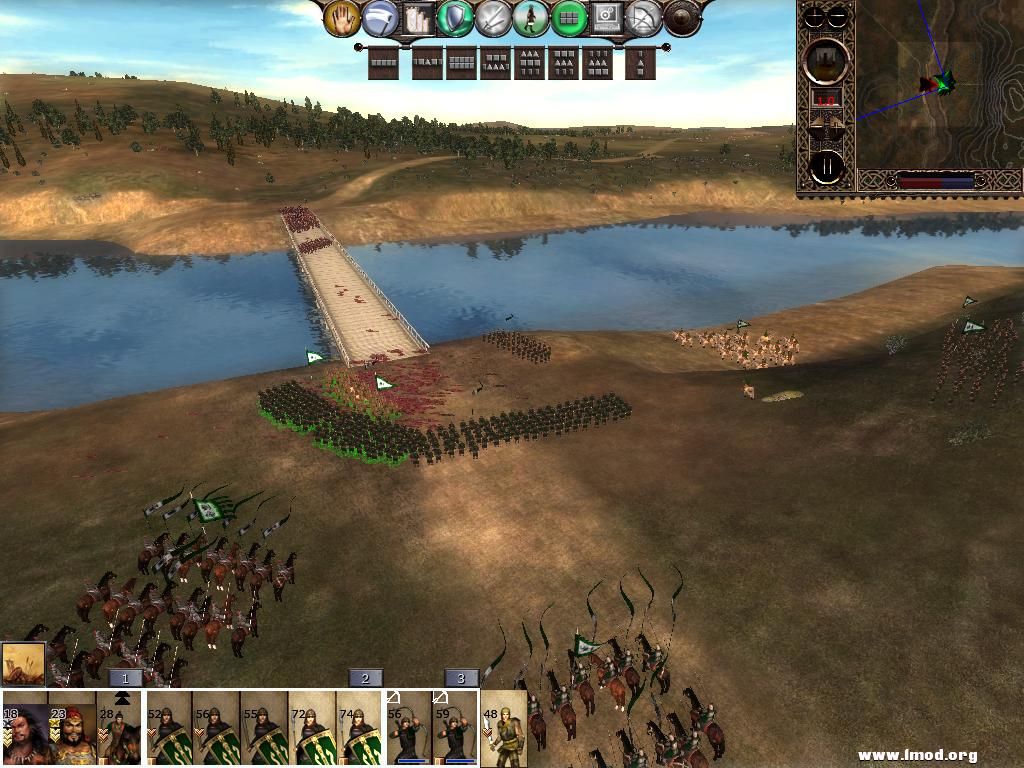Toggle run mode with the running man icon
The width and height of the screenshot is (1024, 768).
[532, 17]
